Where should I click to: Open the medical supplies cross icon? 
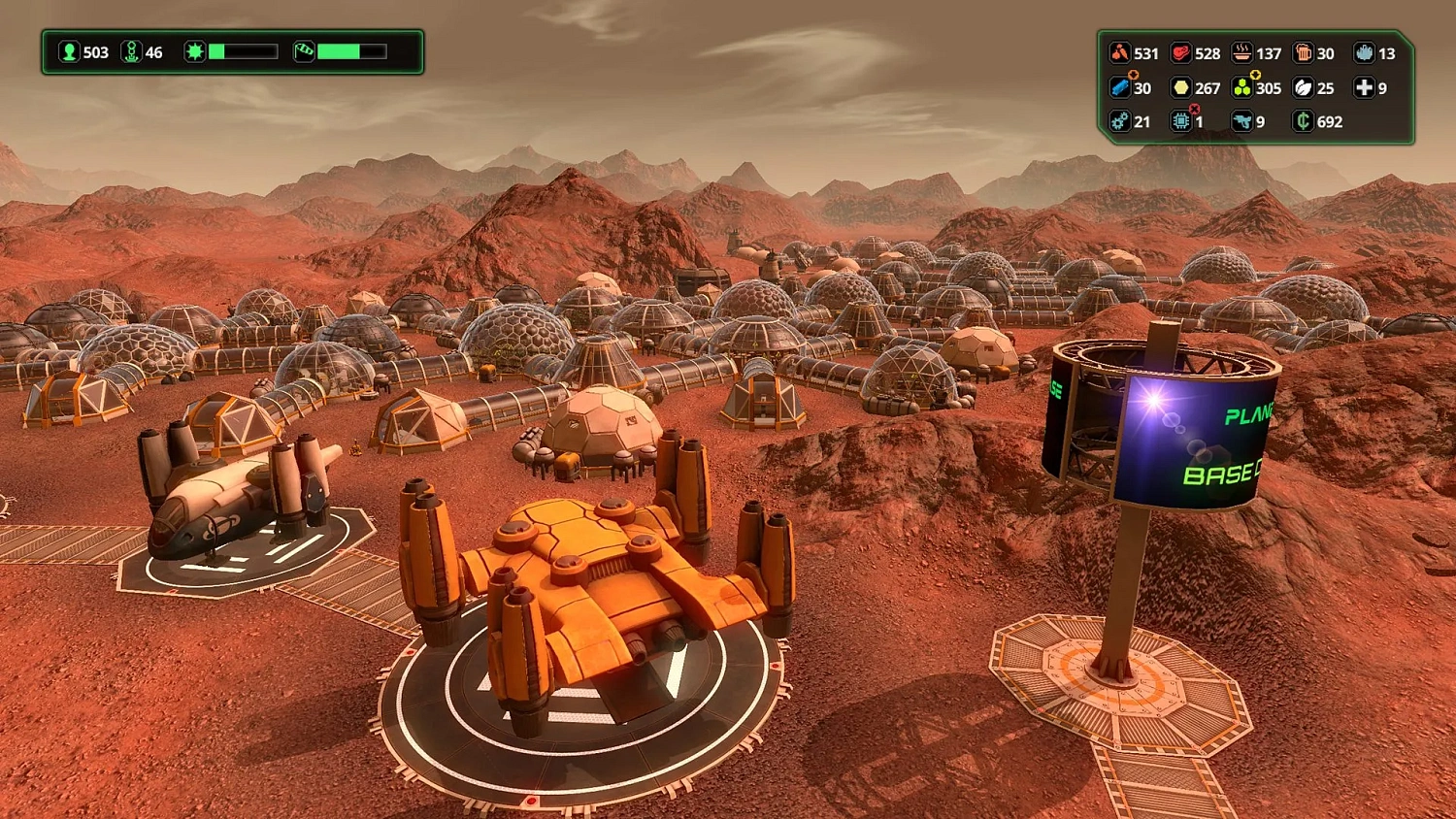coord(1363,88)
